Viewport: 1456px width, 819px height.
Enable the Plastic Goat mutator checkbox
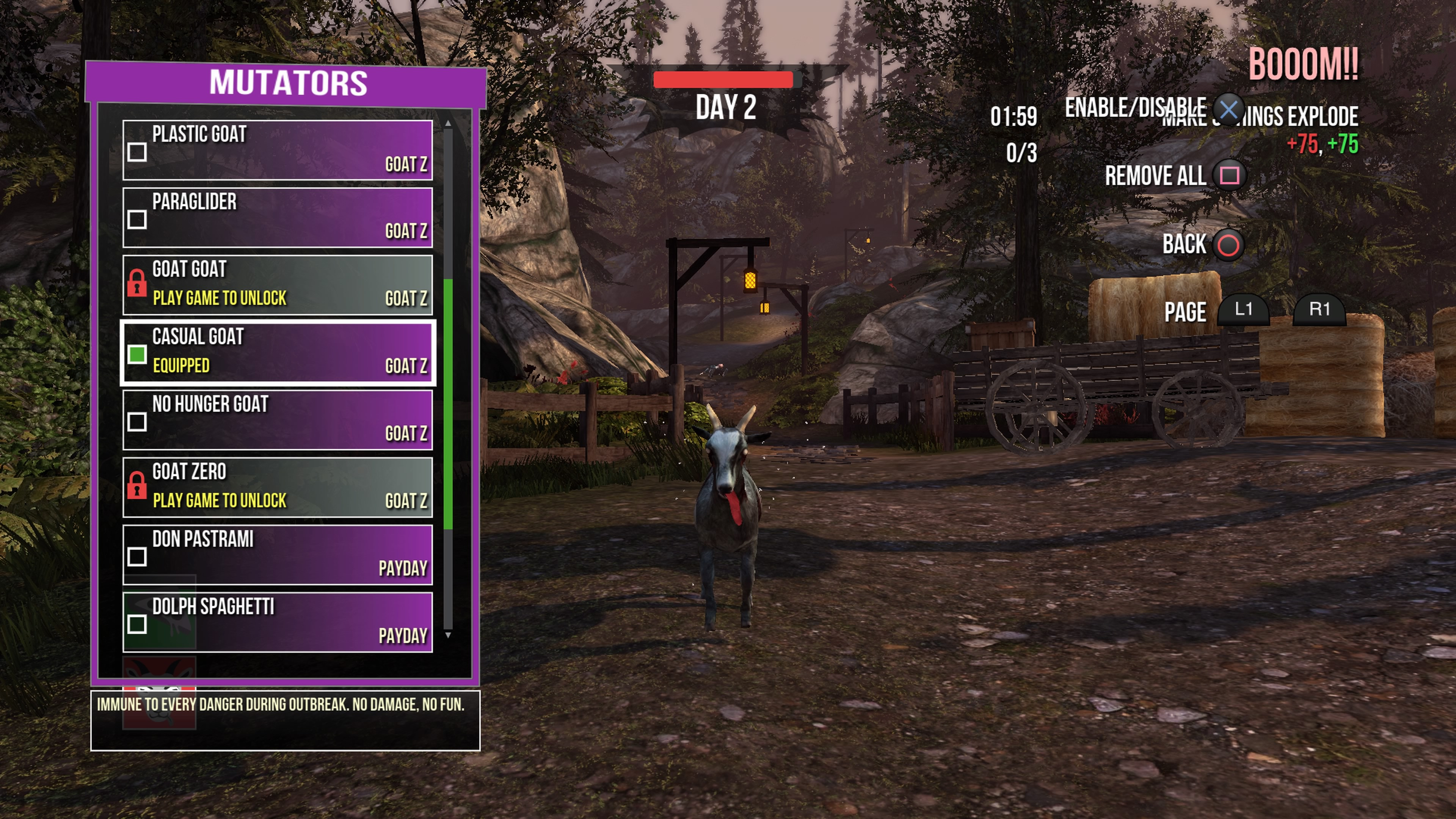pos(137,152)
